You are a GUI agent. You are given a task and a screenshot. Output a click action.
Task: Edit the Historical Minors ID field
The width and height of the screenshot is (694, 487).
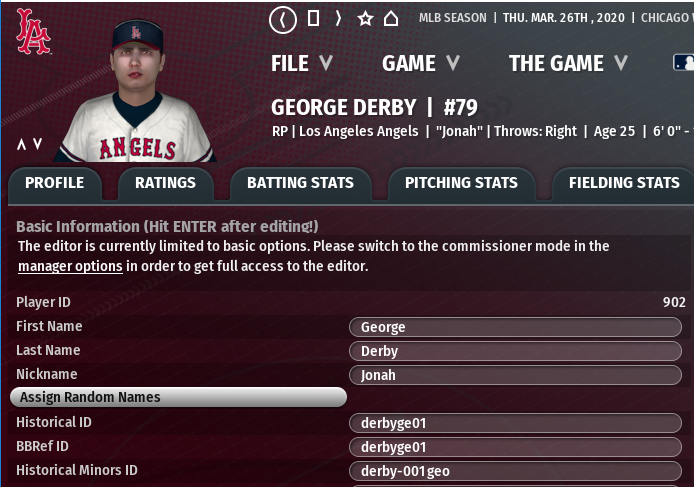515,471
